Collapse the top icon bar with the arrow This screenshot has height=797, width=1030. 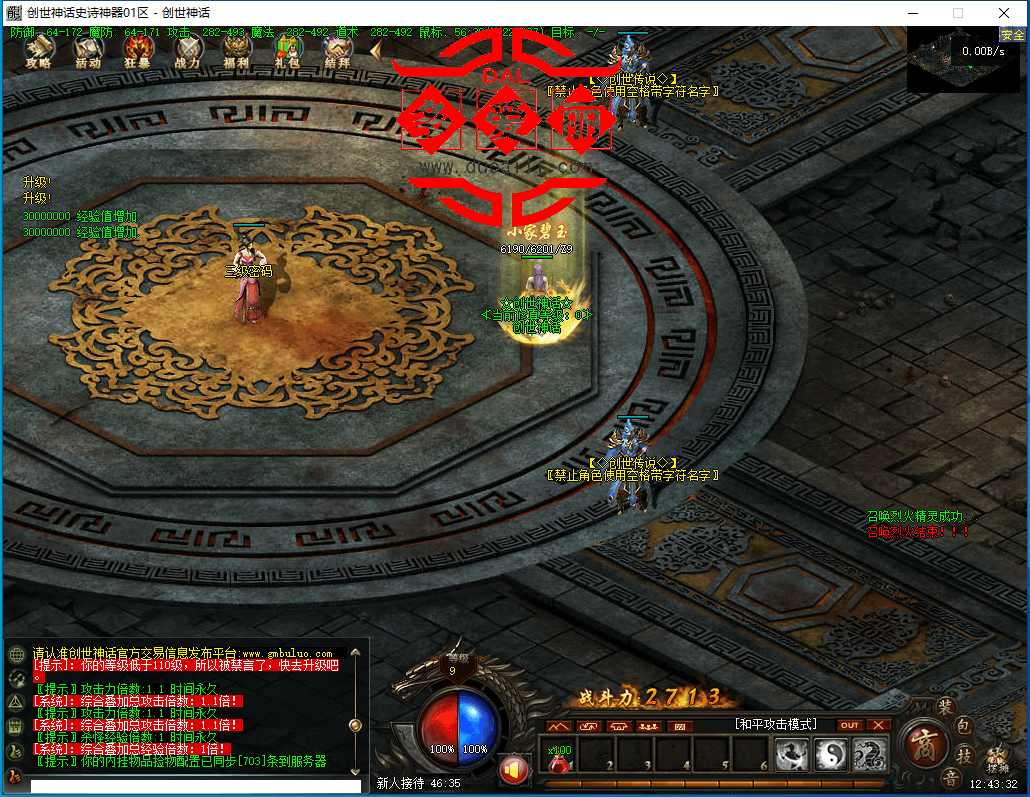(375, 50)
